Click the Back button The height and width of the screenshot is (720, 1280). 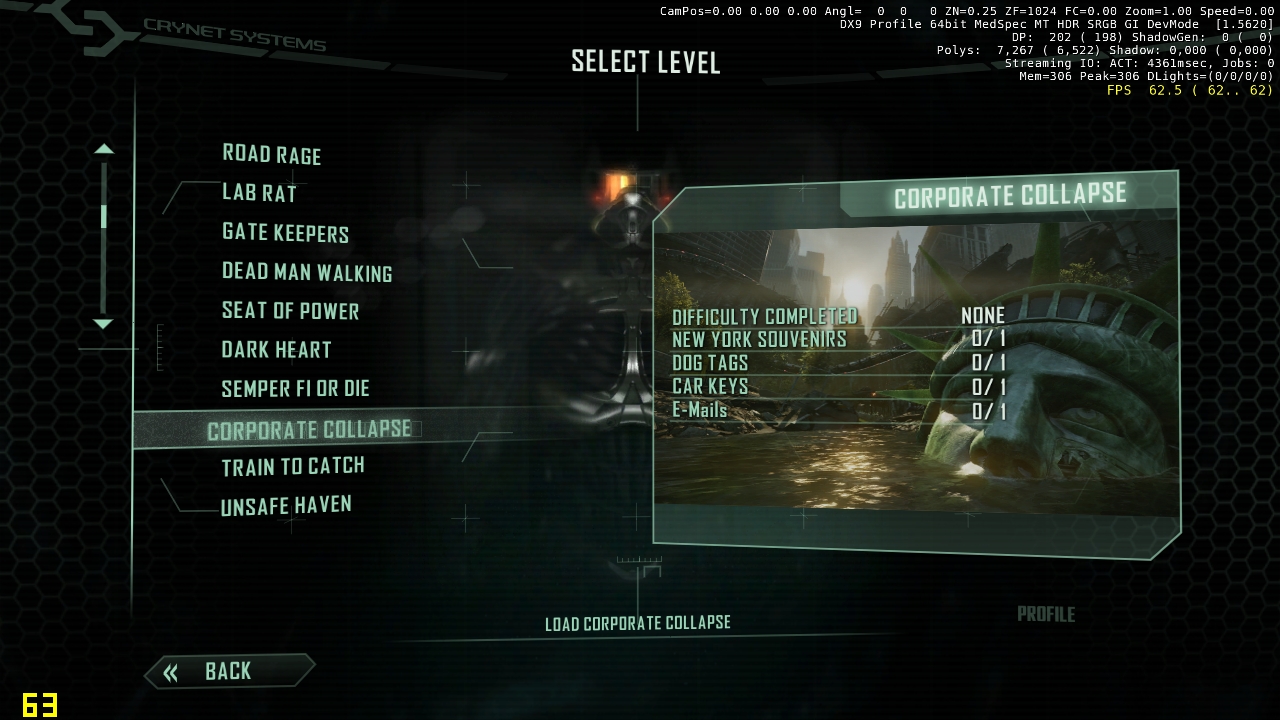pos(228,672)
